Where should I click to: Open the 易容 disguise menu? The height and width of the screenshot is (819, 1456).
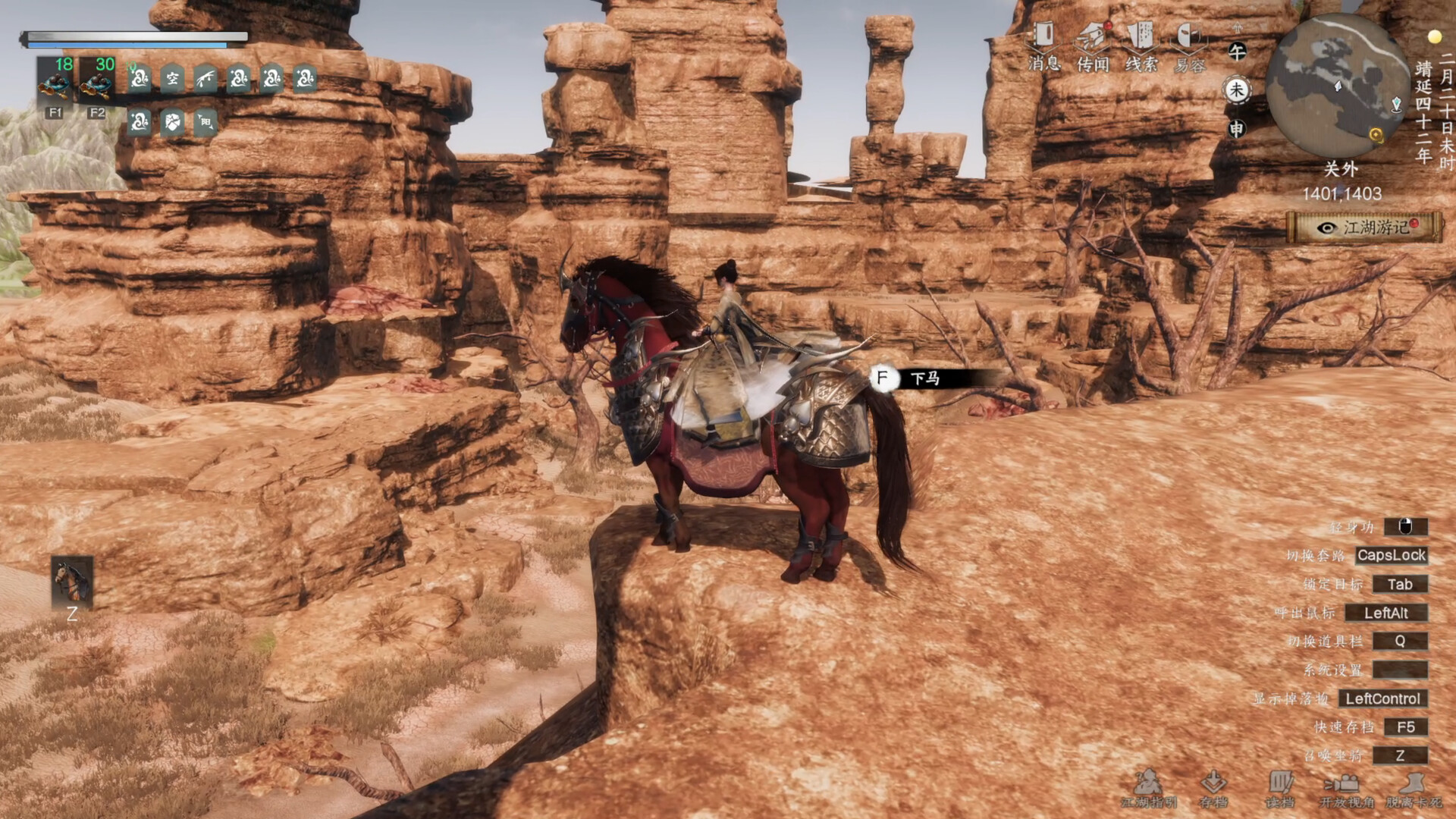click(x=1189, y=46)
